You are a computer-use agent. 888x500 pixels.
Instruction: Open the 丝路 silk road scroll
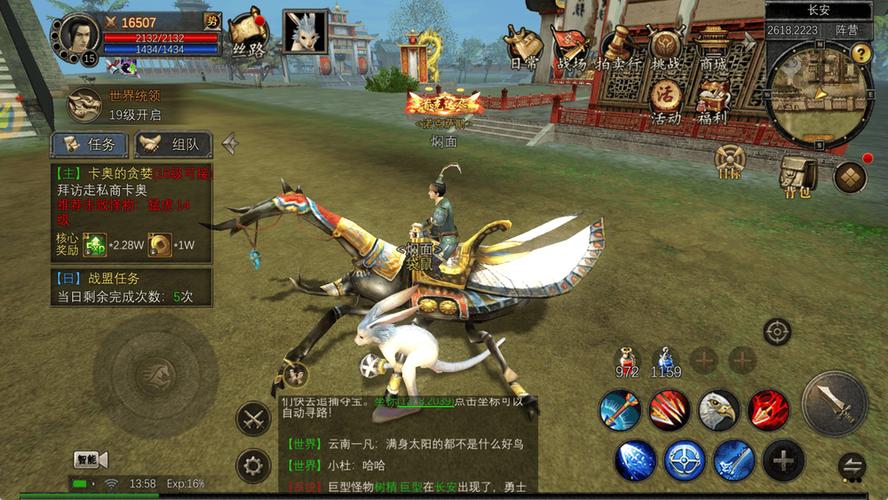(x=247, y=34)
